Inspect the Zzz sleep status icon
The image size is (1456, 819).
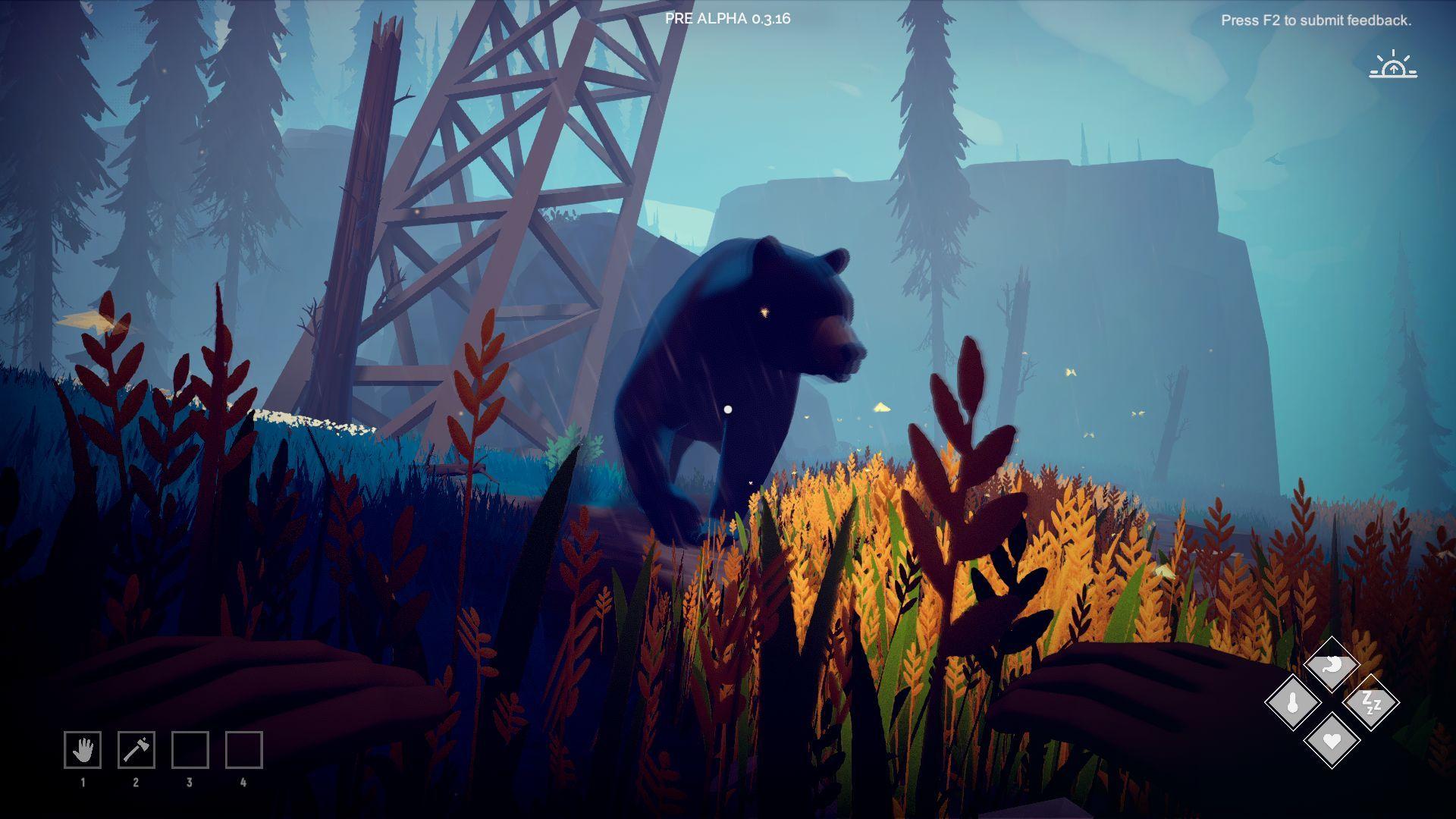[1370, 703]
